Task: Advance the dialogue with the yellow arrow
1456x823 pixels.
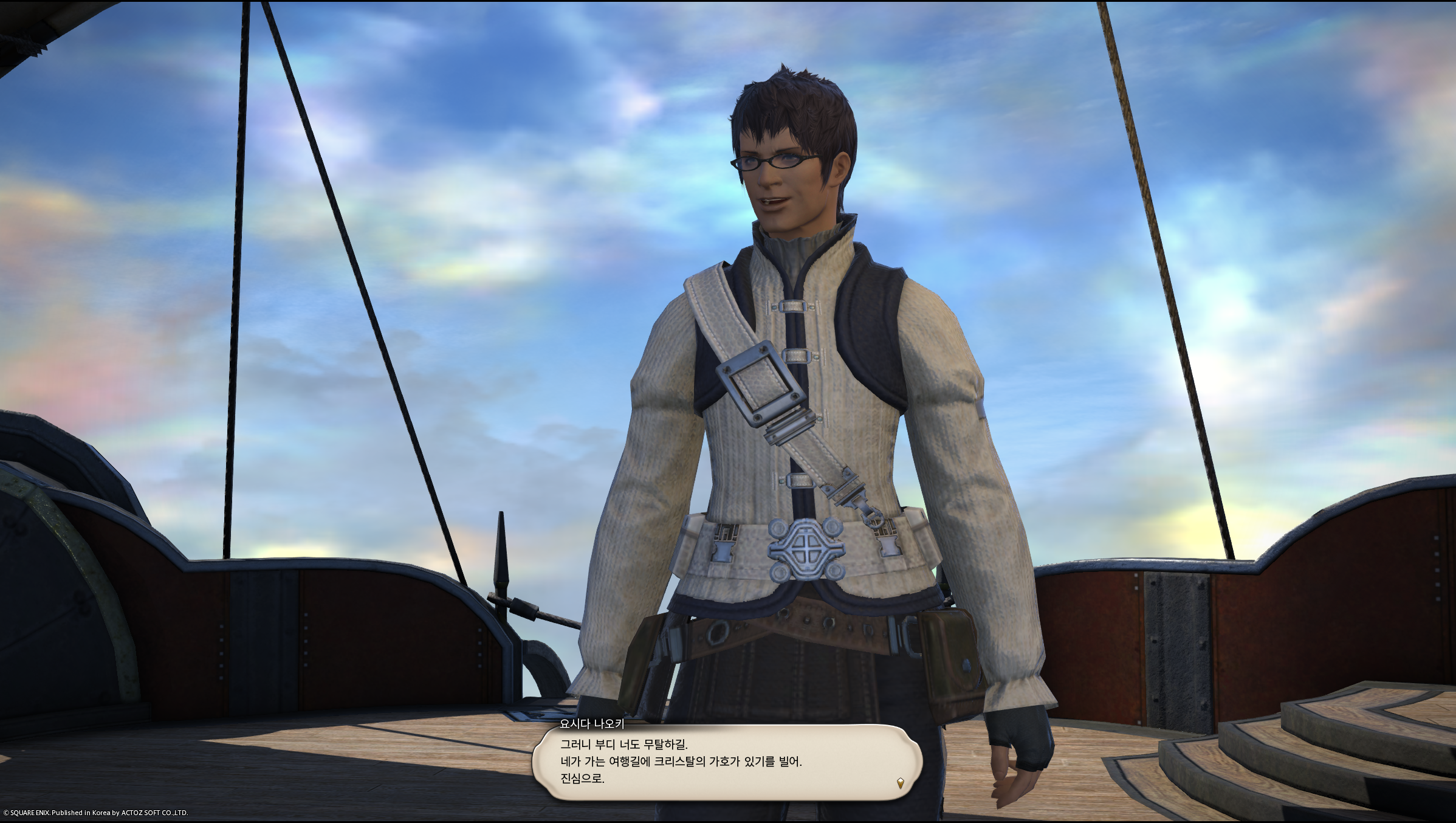Action: coord(900,783)
